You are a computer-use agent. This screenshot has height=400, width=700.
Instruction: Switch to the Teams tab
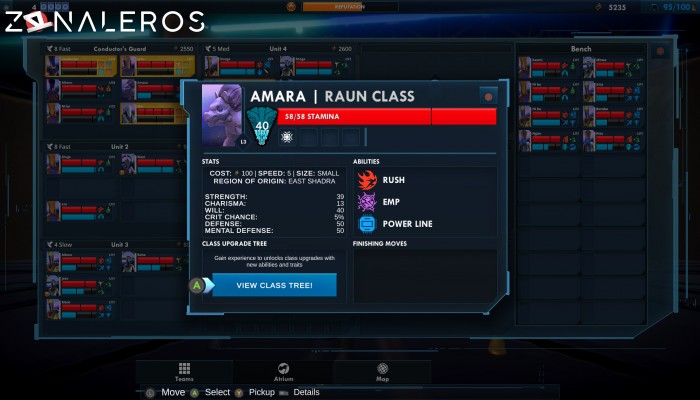tap(184, 372)
